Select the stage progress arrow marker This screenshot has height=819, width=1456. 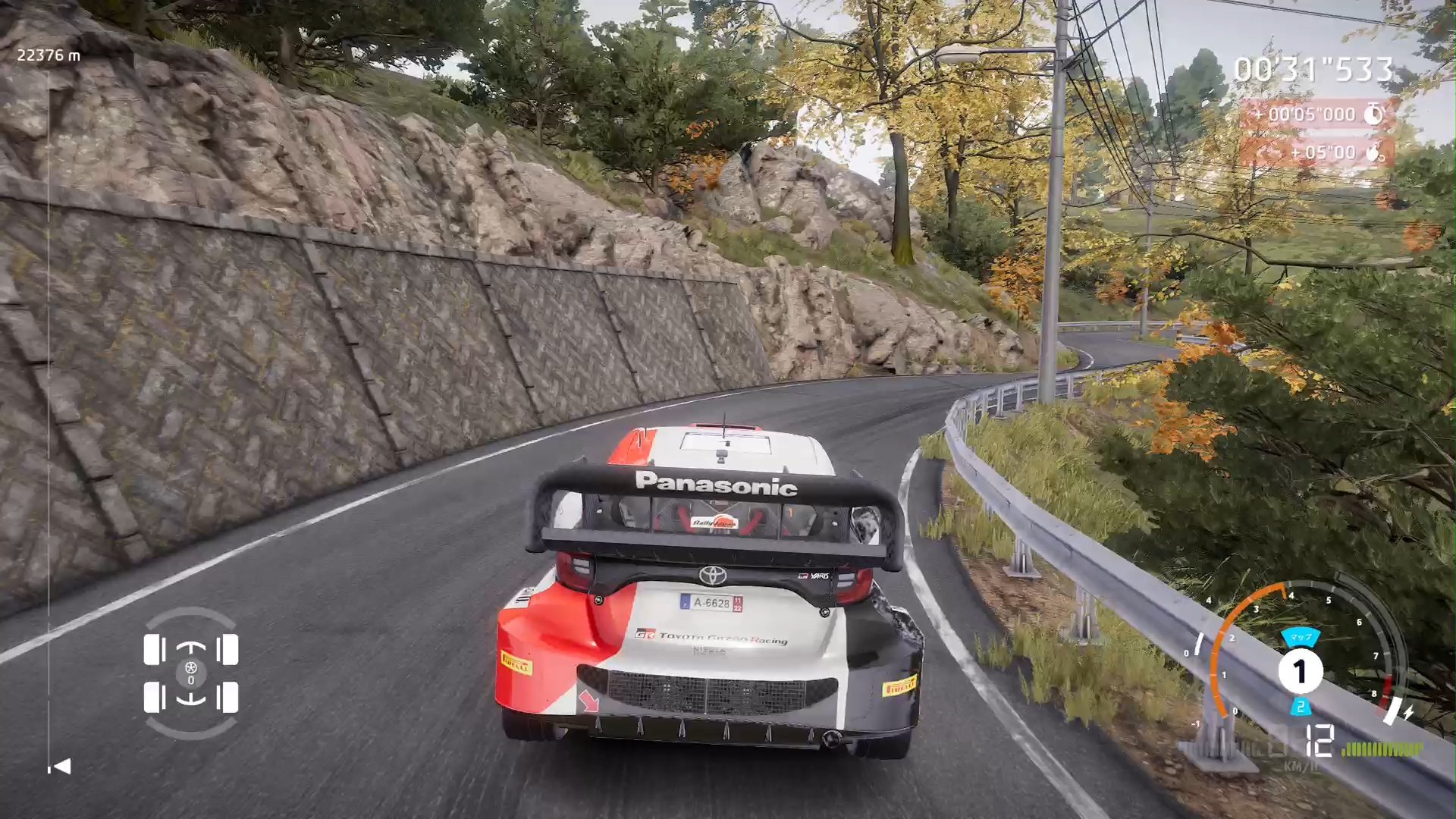pos(61,767)
